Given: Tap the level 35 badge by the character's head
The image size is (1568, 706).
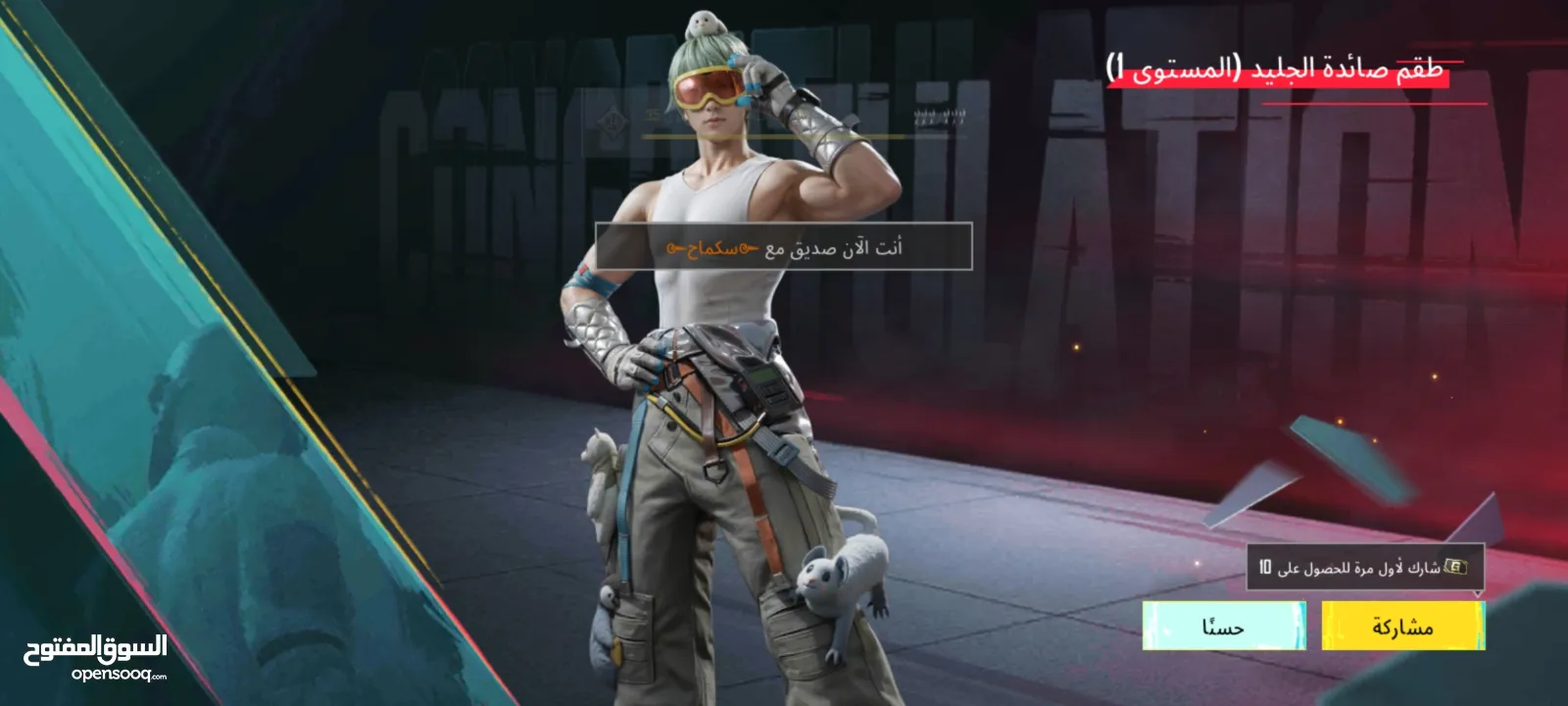Looking at the screenshot, I should coord(652,113).
